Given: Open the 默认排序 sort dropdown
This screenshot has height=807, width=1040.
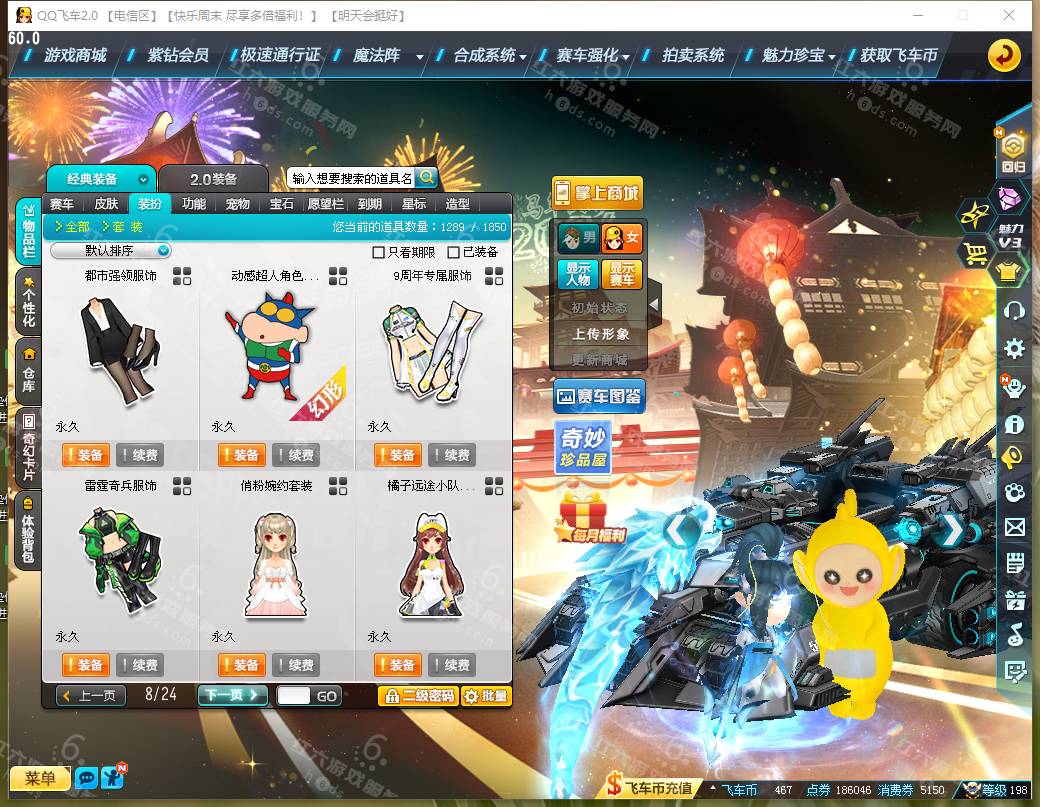Looking at the screenshot, I should [x=111, y=251].
